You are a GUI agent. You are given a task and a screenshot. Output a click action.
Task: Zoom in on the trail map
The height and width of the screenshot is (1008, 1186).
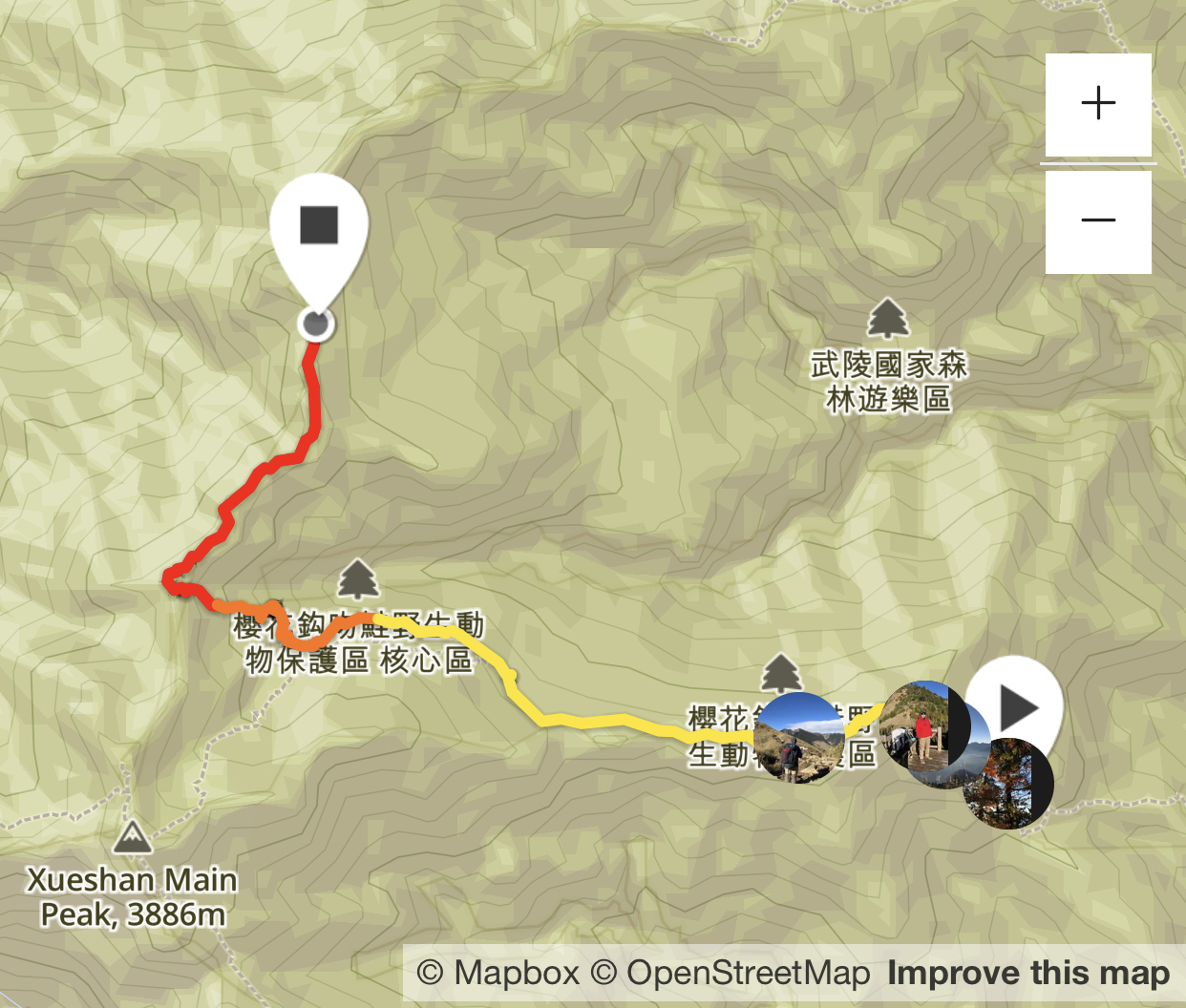pyautogui.click(x=1098, y=104)
